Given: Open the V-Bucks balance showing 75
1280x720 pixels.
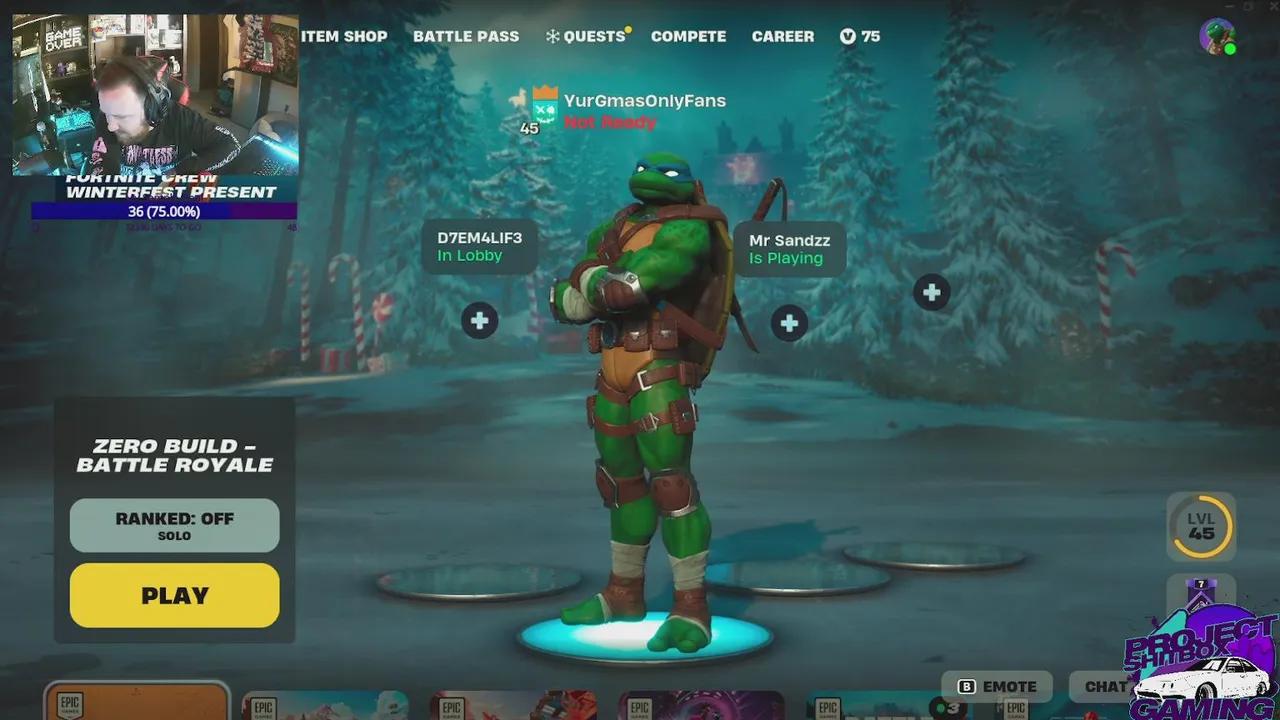Looking at the screenshot, I should pyautogui.click(x=859, y=36).
